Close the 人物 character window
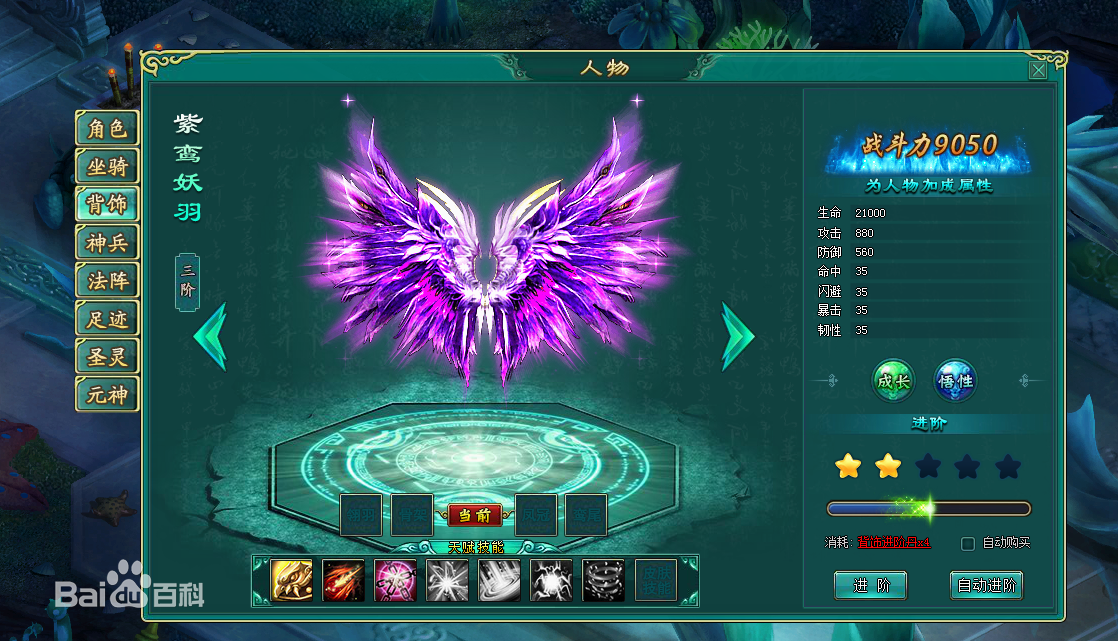The image size is (1118, 641). point(1038,70)
